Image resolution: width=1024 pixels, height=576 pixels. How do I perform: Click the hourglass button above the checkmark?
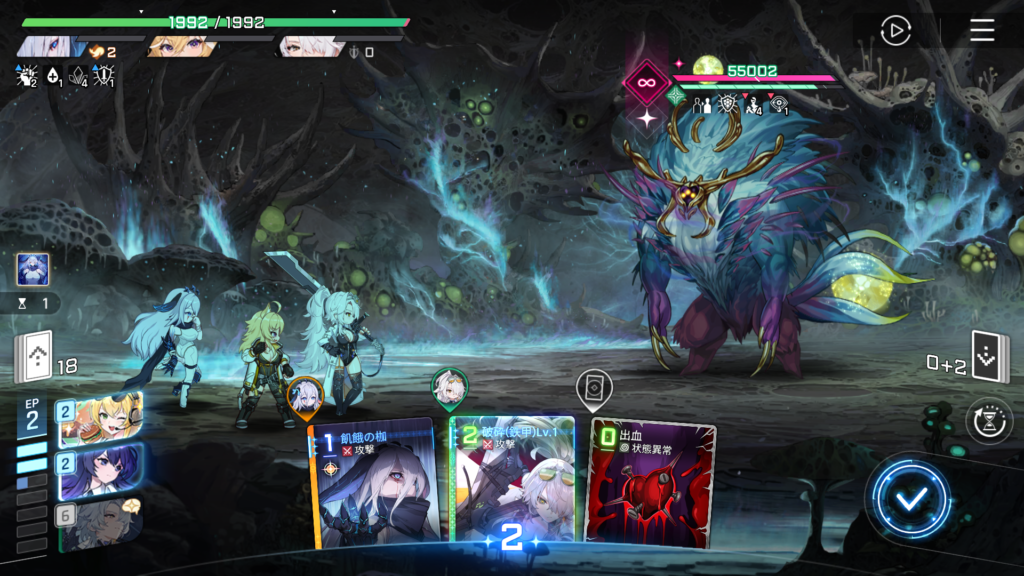point(988,420)
